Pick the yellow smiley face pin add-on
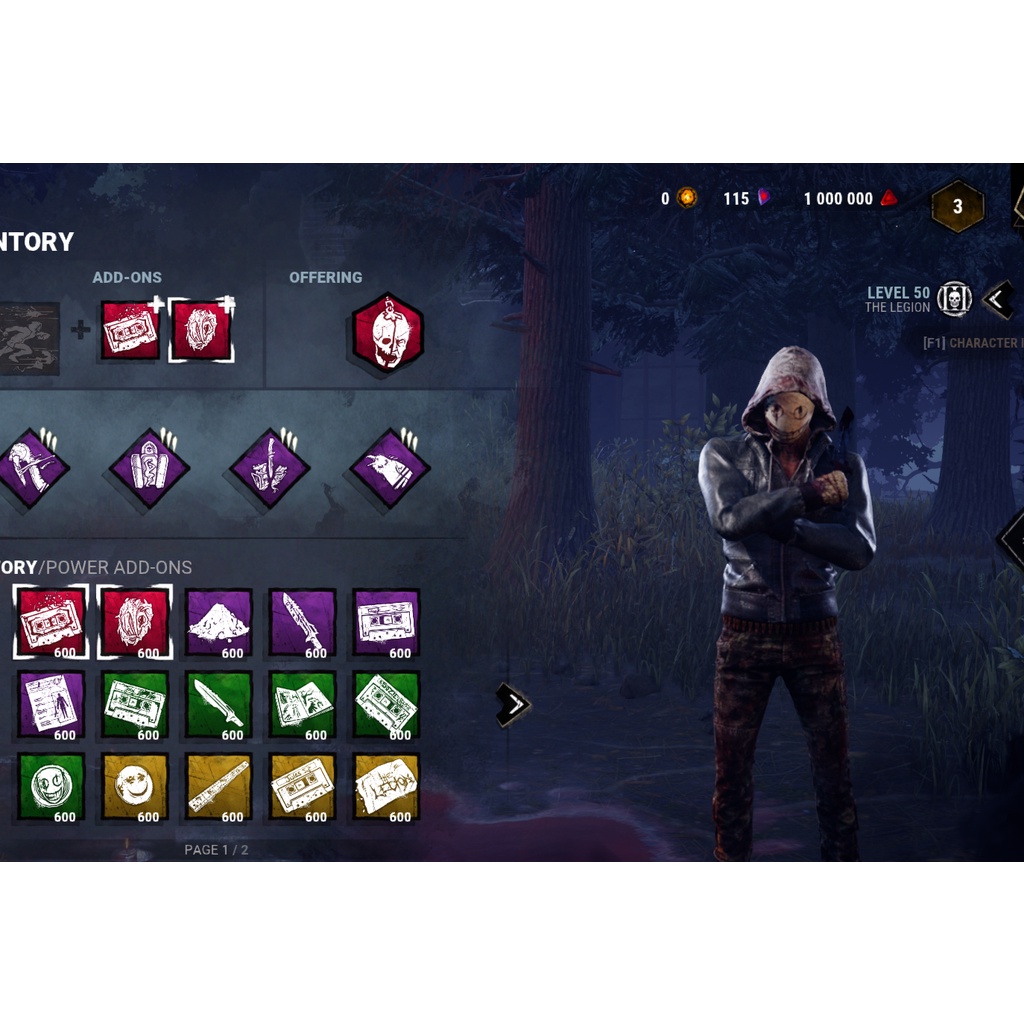 click(x=134, y=786)
